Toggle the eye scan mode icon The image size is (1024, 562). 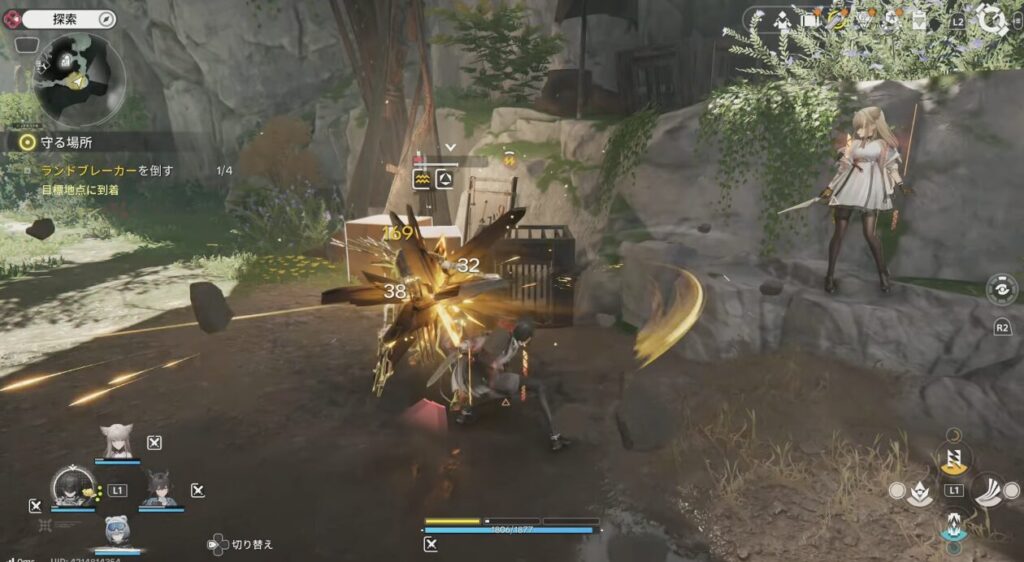pyautogui.click(x=1002, y=288)
